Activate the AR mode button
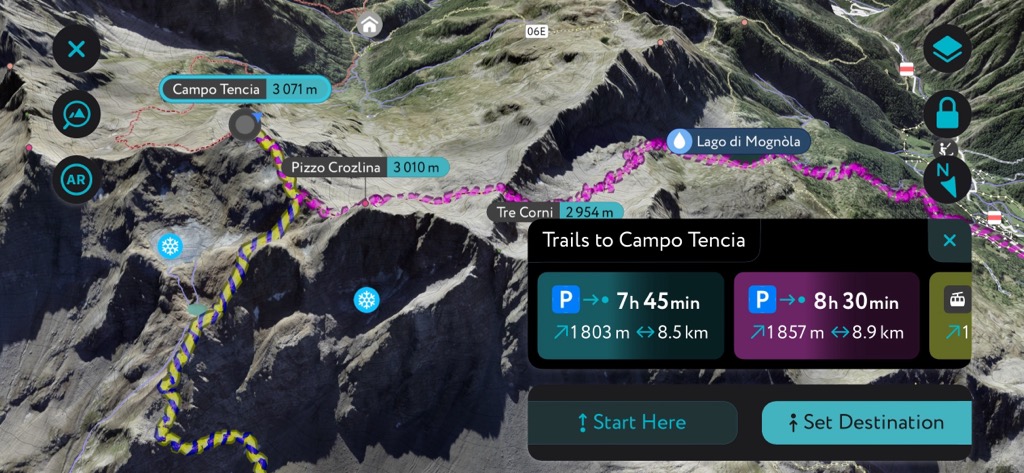 pos(77,180)
